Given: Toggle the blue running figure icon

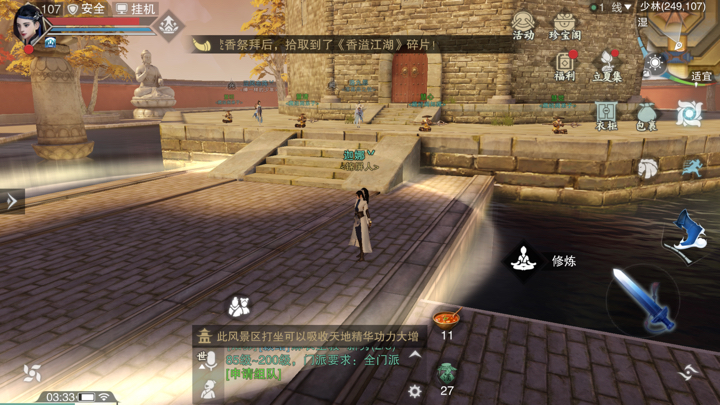Looking at the screenshot, I should pyautogui.click(x=691, y=169).
